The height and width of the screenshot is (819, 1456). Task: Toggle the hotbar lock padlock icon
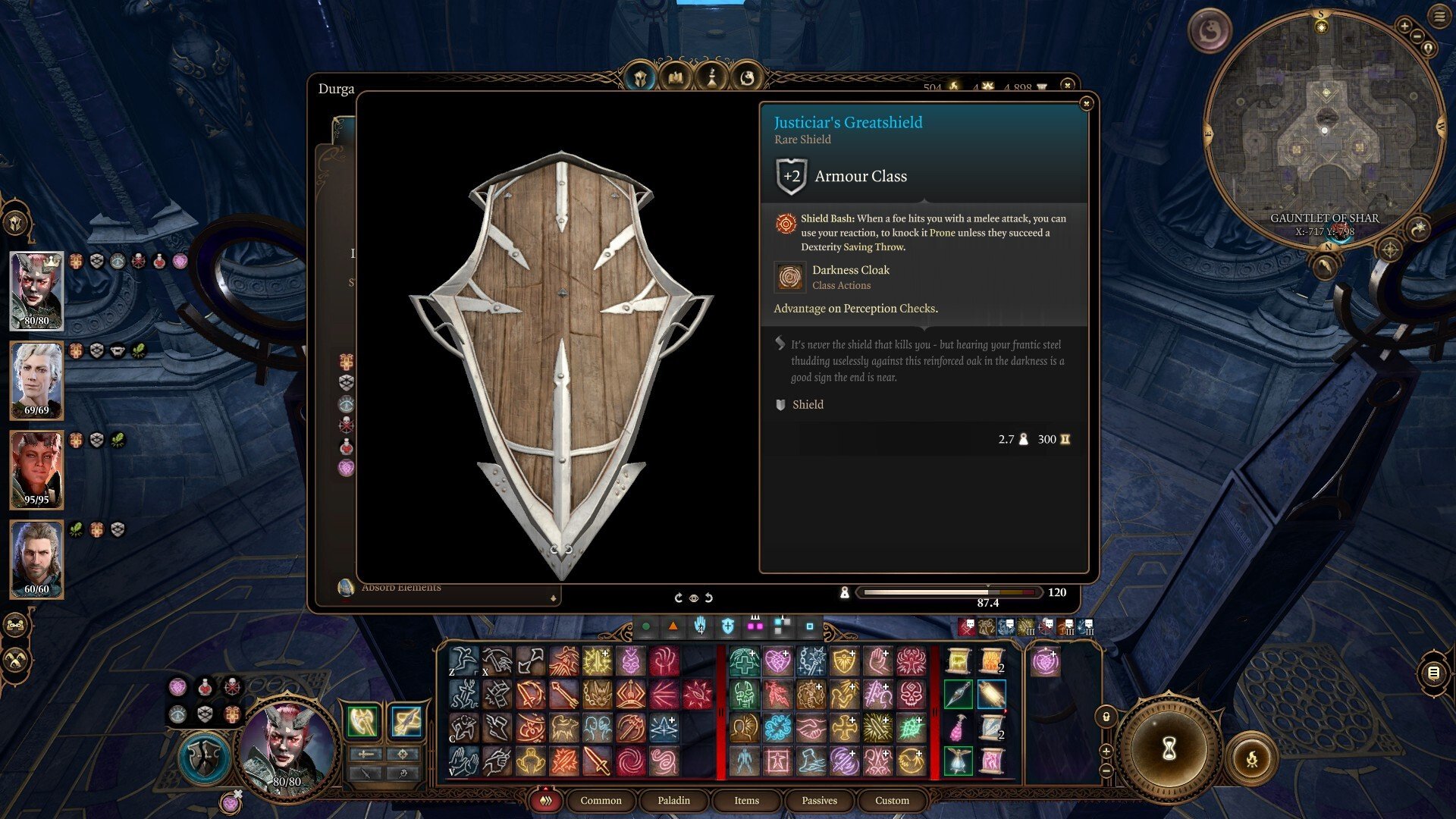point(1106,717)
